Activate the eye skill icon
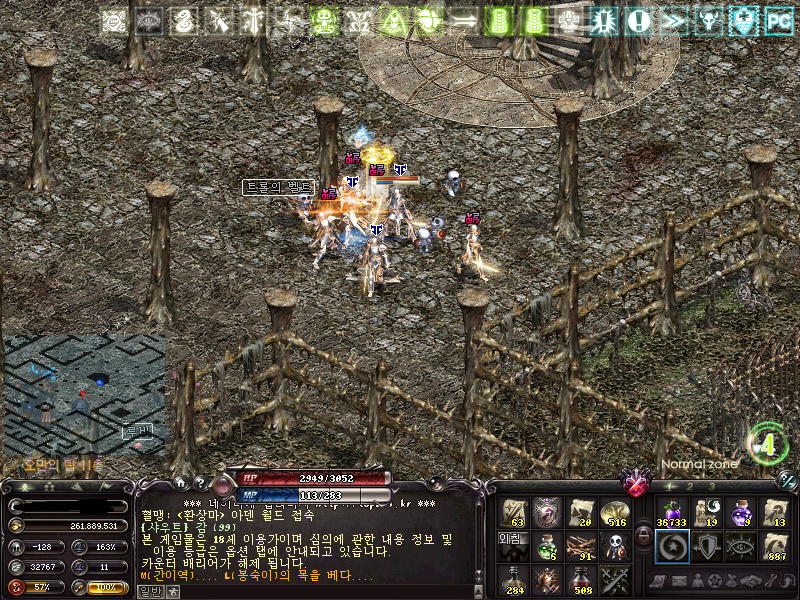800x600 pixels. pyautogui.click(x=740, y=546)
